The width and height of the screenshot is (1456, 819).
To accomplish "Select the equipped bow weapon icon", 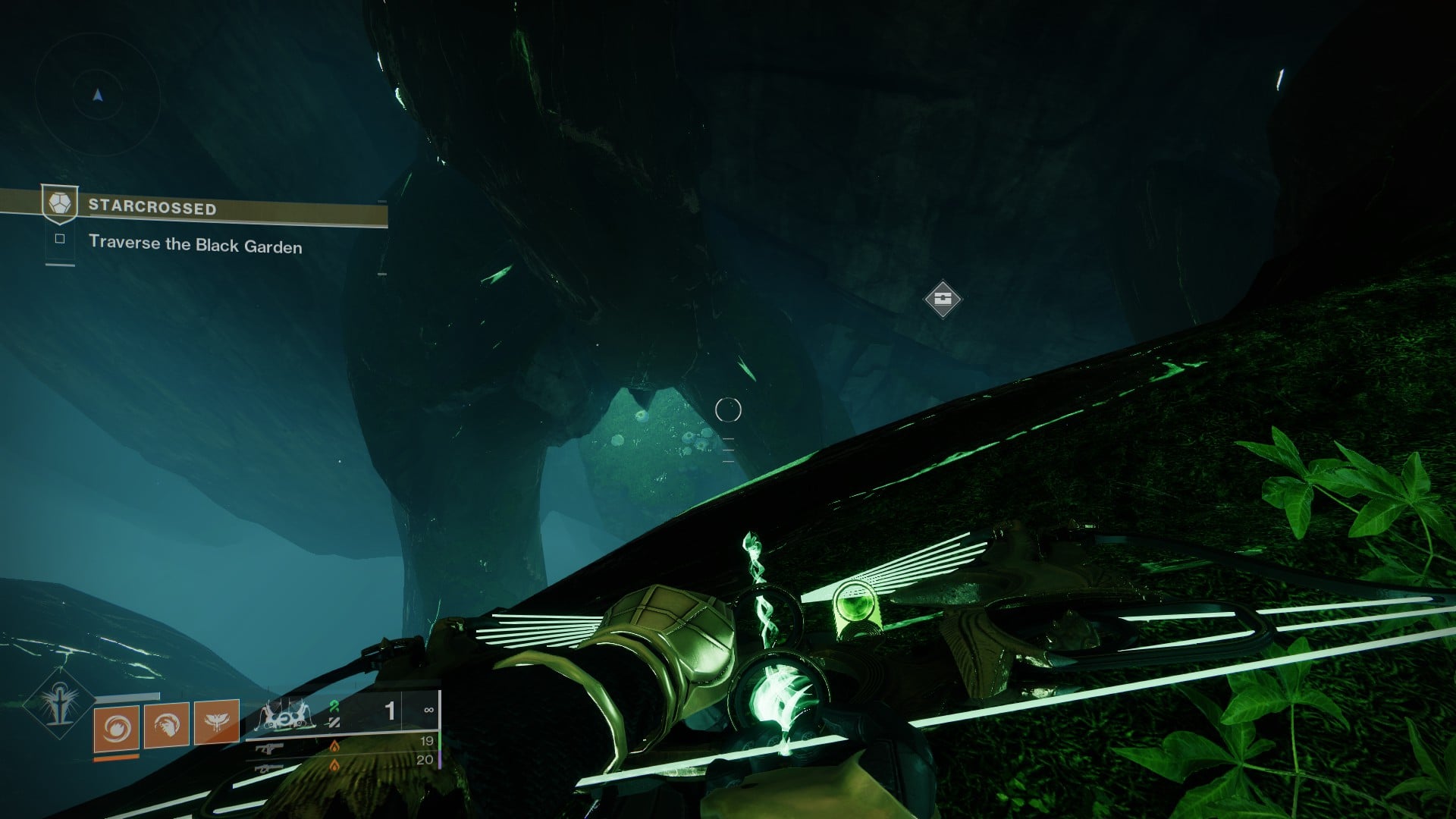I will tap(283, 715).
